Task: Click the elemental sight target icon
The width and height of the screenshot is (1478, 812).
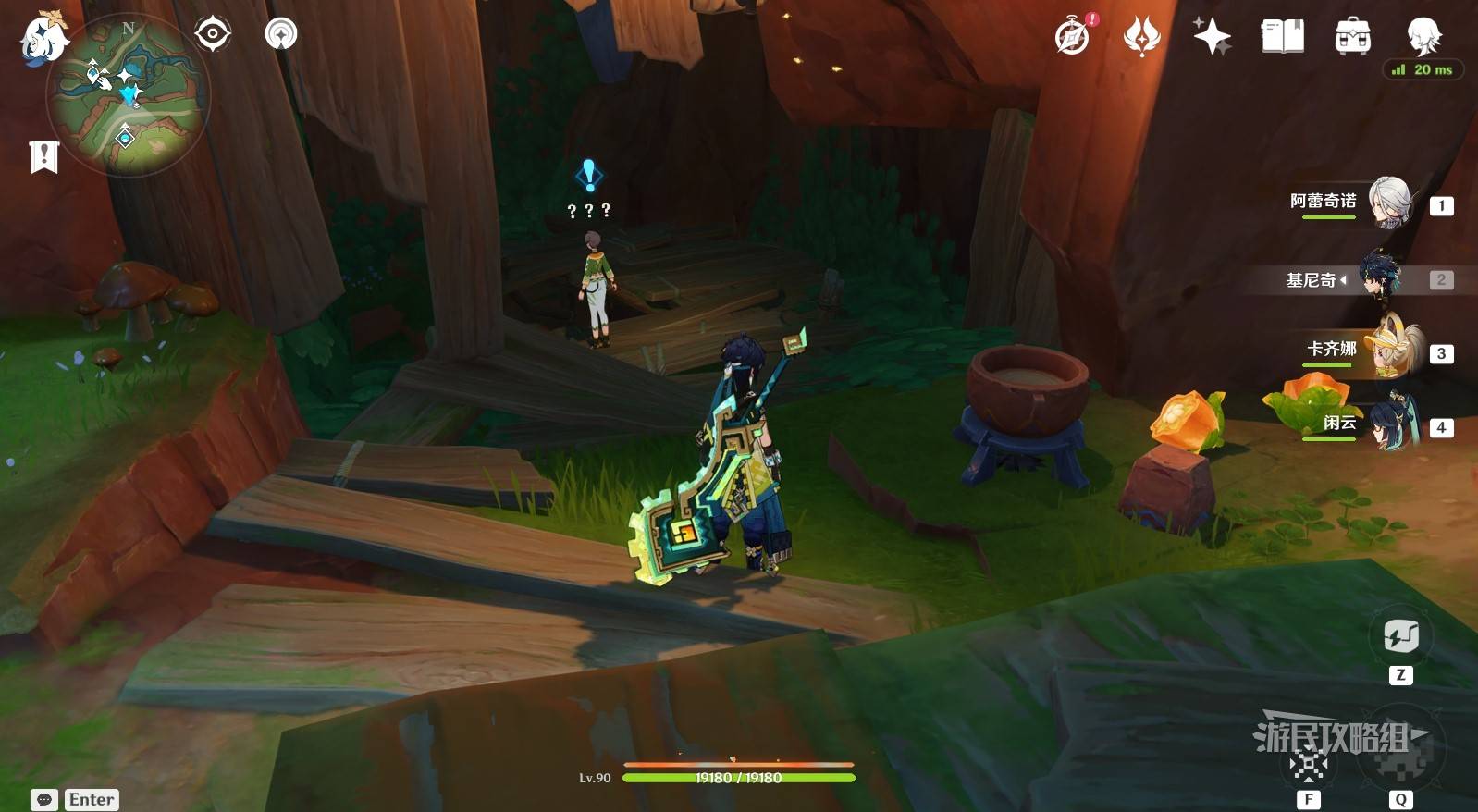Action: [213, 34]
